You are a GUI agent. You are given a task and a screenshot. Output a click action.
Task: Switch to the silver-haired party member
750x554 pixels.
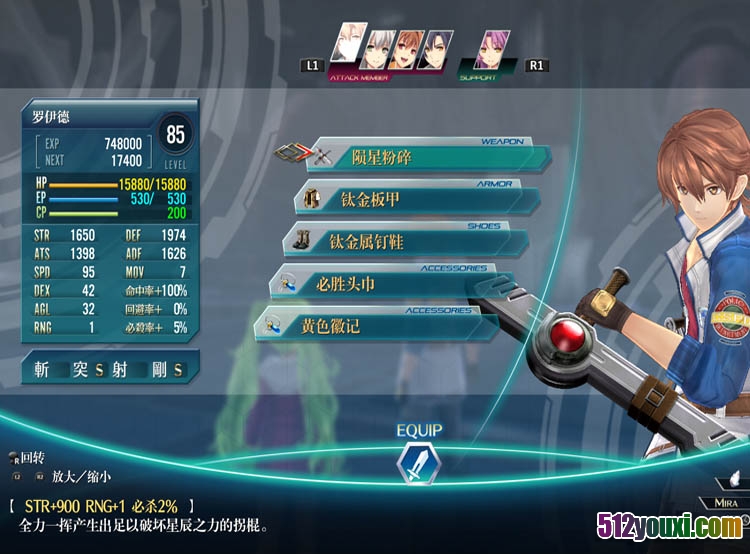click(379, 50)
